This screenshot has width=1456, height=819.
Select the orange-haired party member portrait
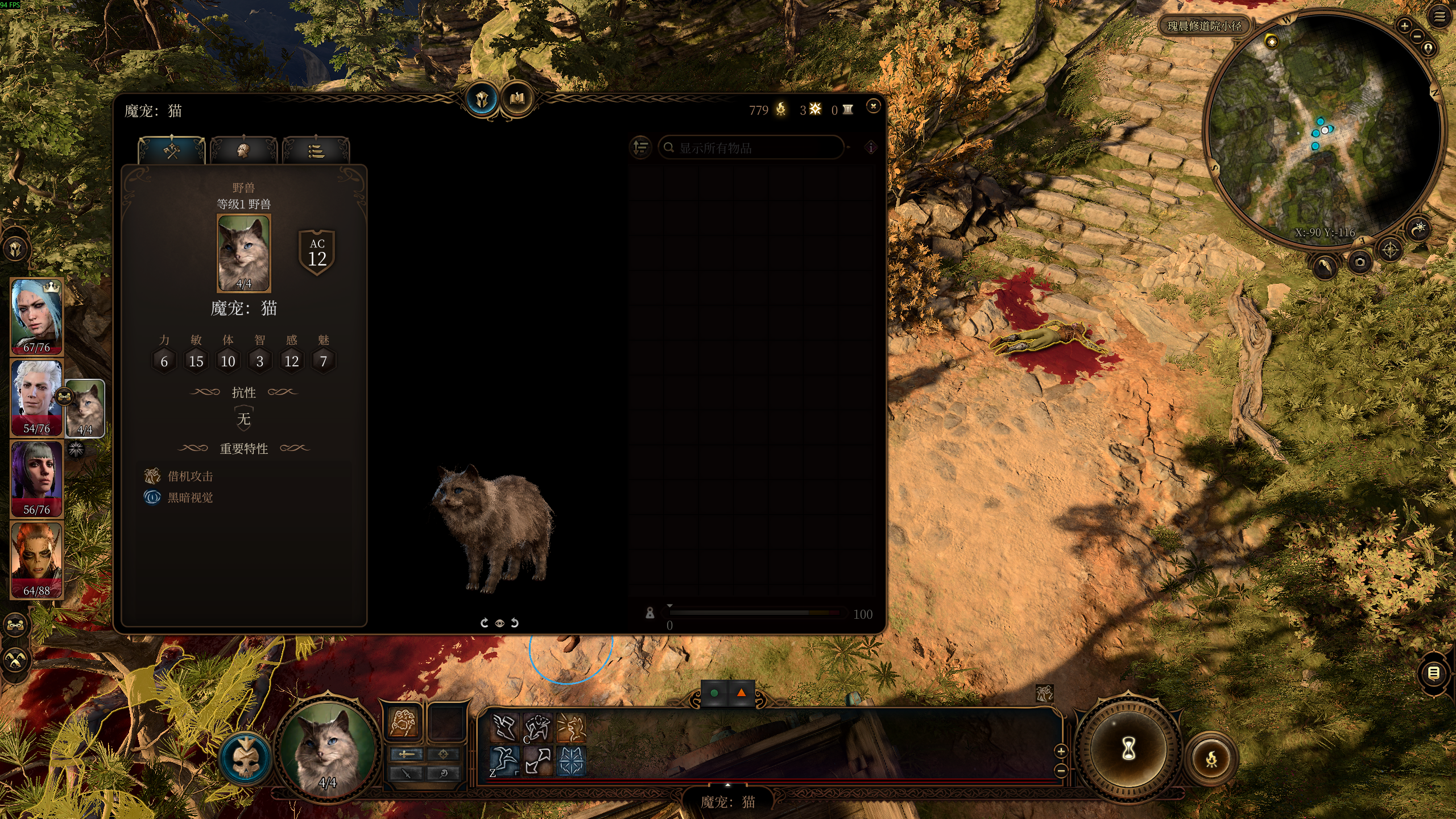37,560
